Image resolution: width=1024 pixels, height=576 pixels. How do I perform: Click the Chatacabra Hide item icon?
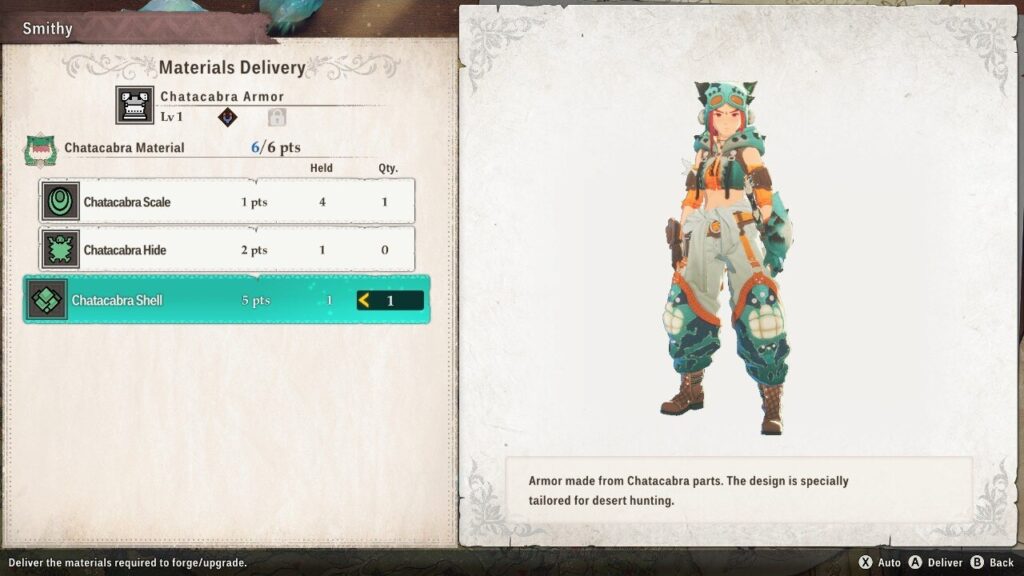coord(61,250)
